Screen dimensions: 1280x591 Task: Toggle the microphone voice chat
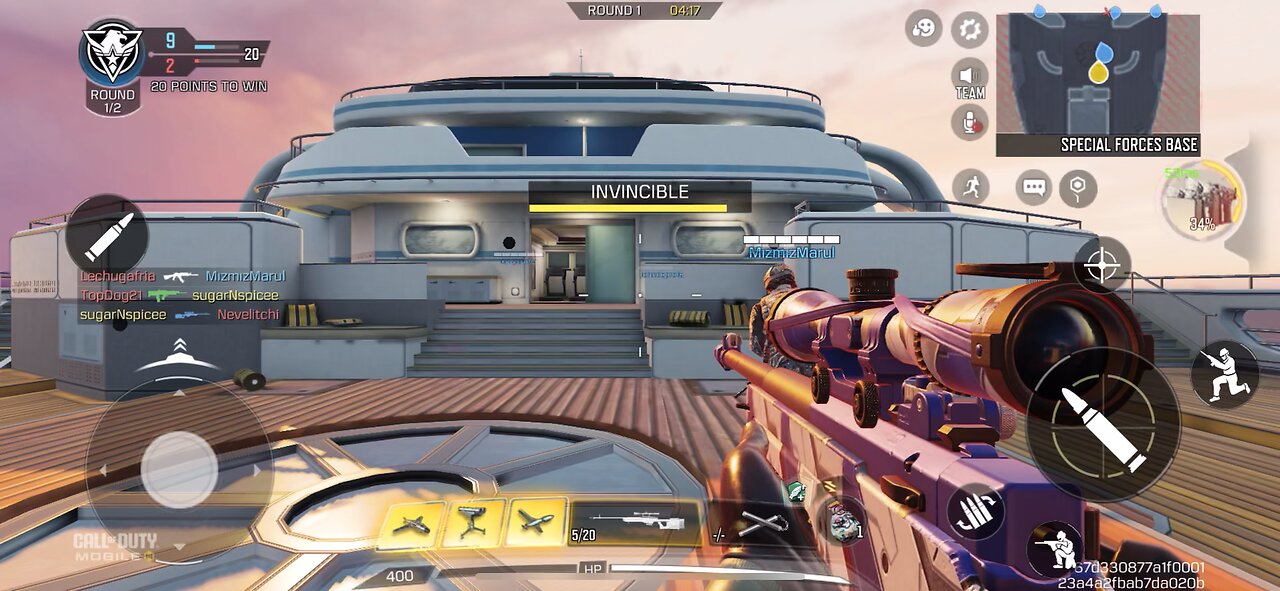tap(969, 123)
